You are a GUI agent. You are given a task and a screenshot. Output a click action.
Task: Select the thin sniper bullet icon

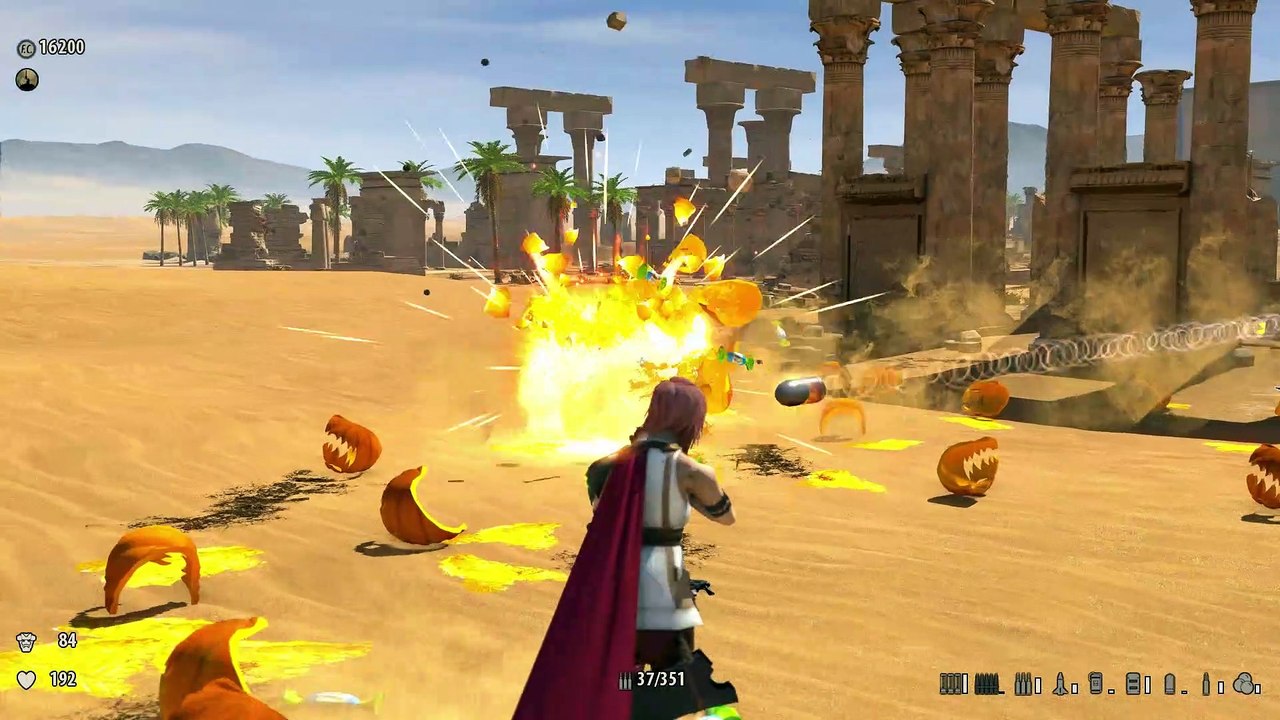click(1205, 683)
